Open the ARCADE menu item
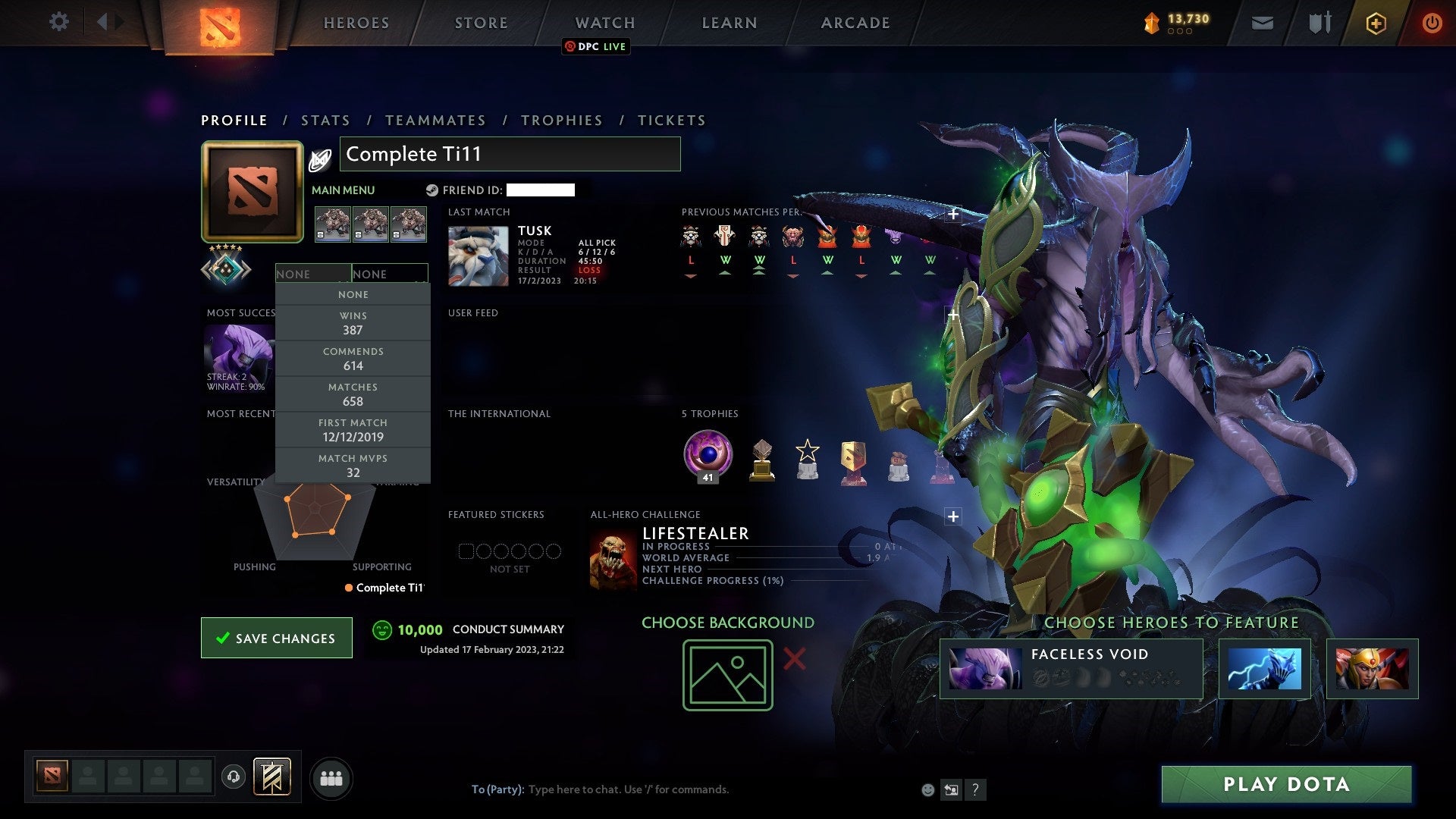The image size is (1456, 819). (x=854, y=23)
